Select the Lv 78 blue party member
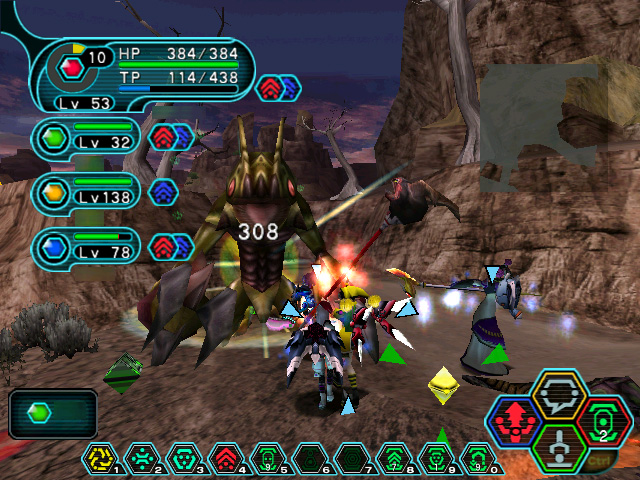Image resolution: width=640 pixels, height=480 pixels. pyautogui.click(x=86, y=247)
